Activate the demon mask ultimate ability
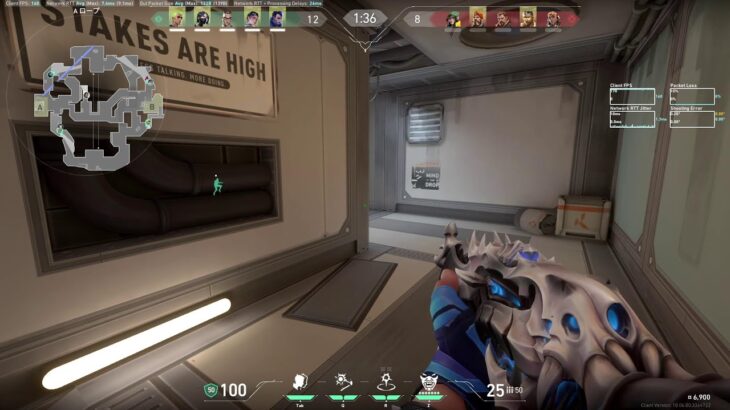Image resolution: width=730 pixels, height=410 pixels. point(429,381)
